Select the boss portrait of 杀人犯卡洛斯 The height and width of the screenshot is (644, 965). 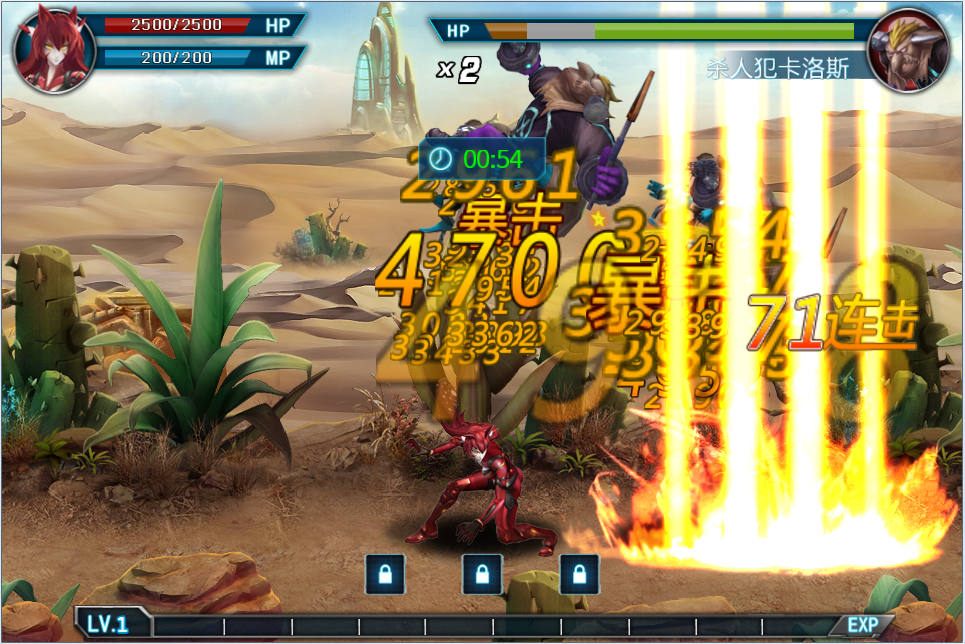908,49
